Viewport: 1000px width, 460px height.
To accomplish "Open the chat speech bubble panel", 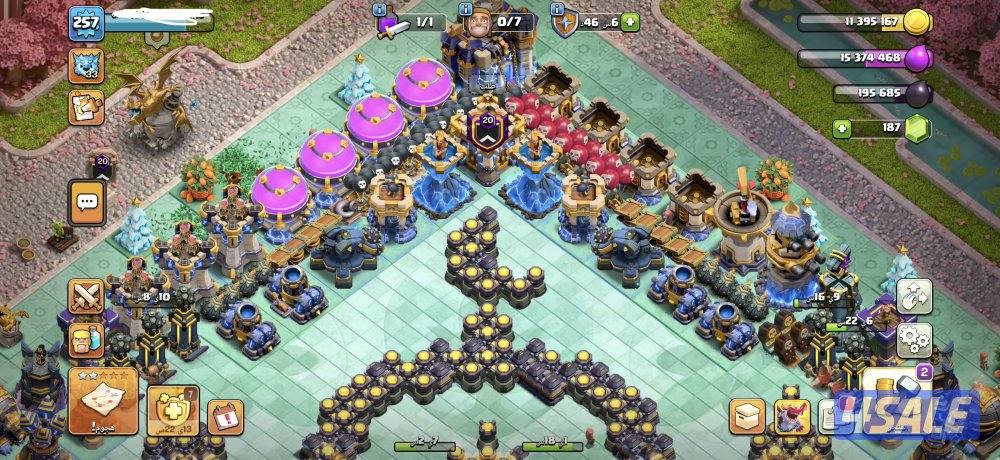I will [87, 202].
